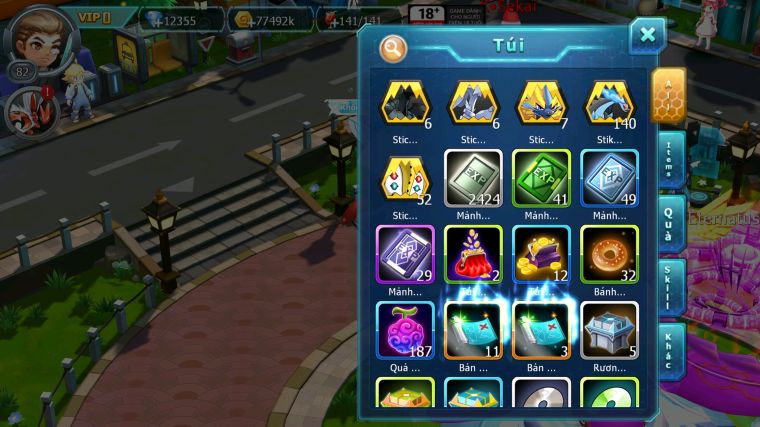
Task: Close the Túi bag window
Action: click(x=647, y=36)
